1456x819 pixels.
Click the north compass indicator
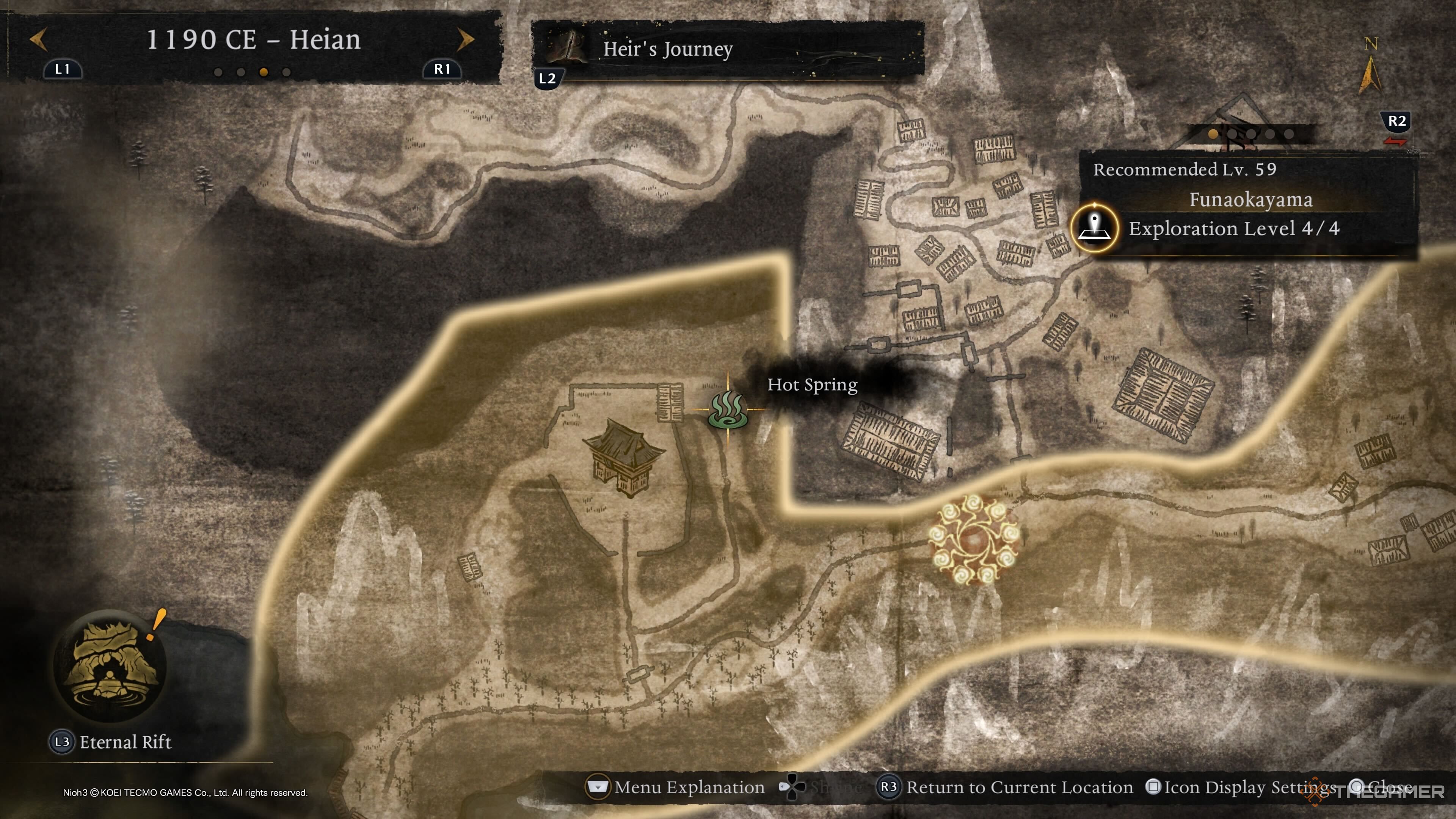[x=1370, y=68]
